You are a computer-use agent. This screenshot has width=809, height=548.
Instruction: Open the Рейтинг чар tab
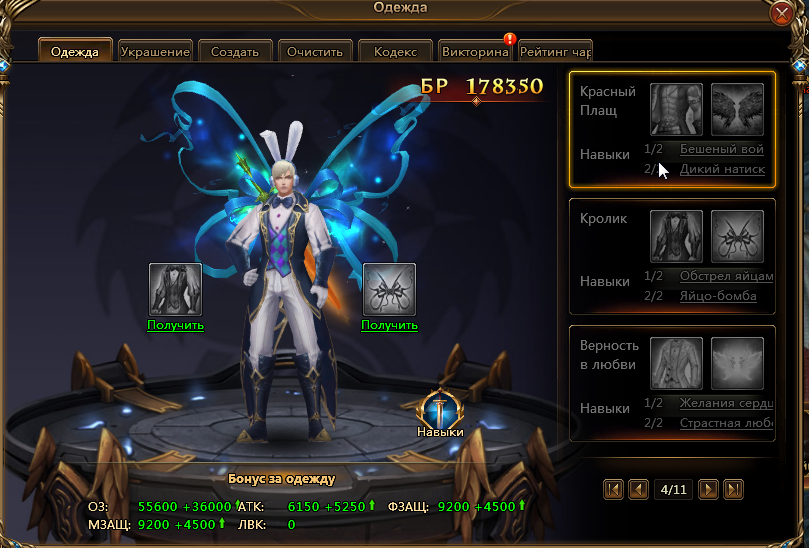pyautogui.click(x=556, y=51)
